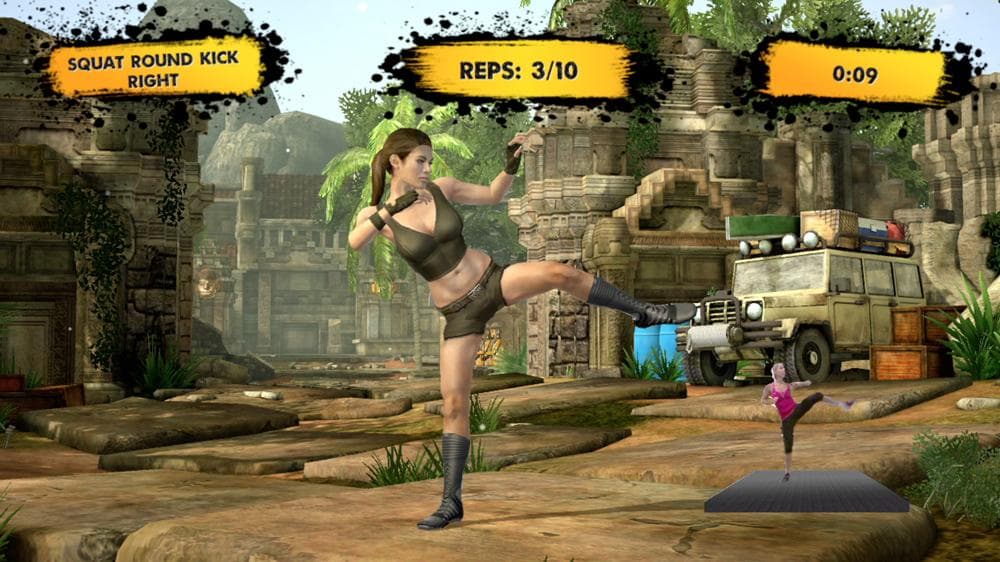Image resolution: width=1000 pixels, height=562 pixels.
Task: Click the Squat Round Kick Right exercise banner
Action: click(x=157, y=68)
